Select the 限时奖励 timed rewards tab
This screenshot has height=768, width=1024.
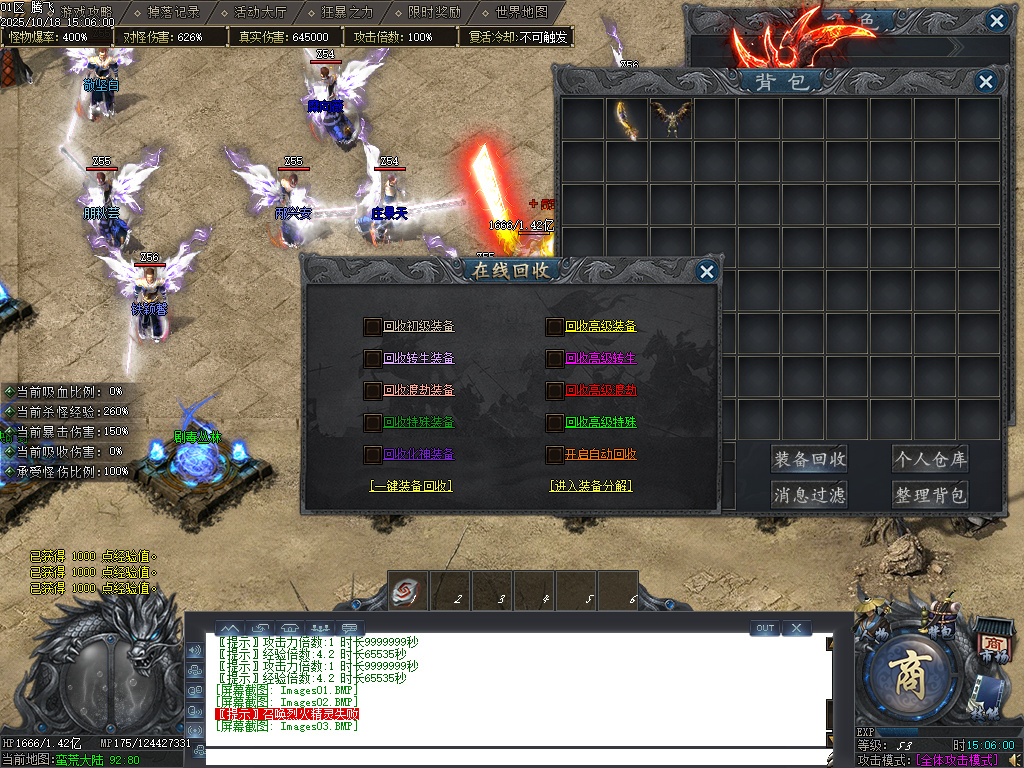434,13
